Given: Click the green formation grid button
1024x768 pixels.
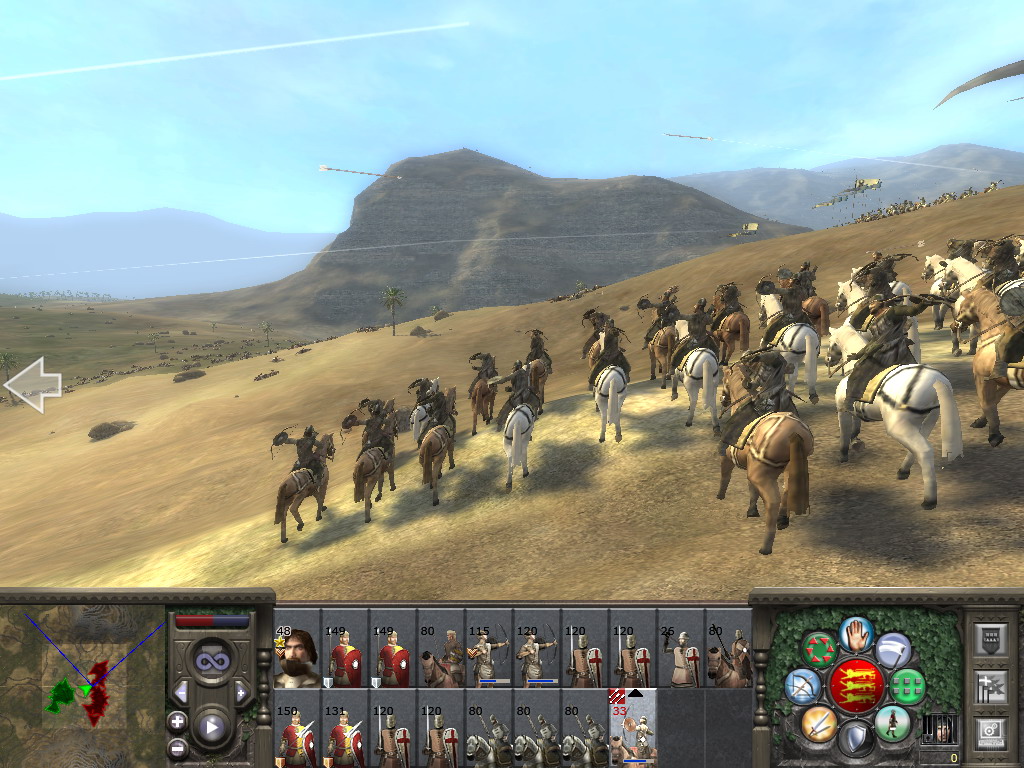Looking at the screenshot, I should (908, 686).
